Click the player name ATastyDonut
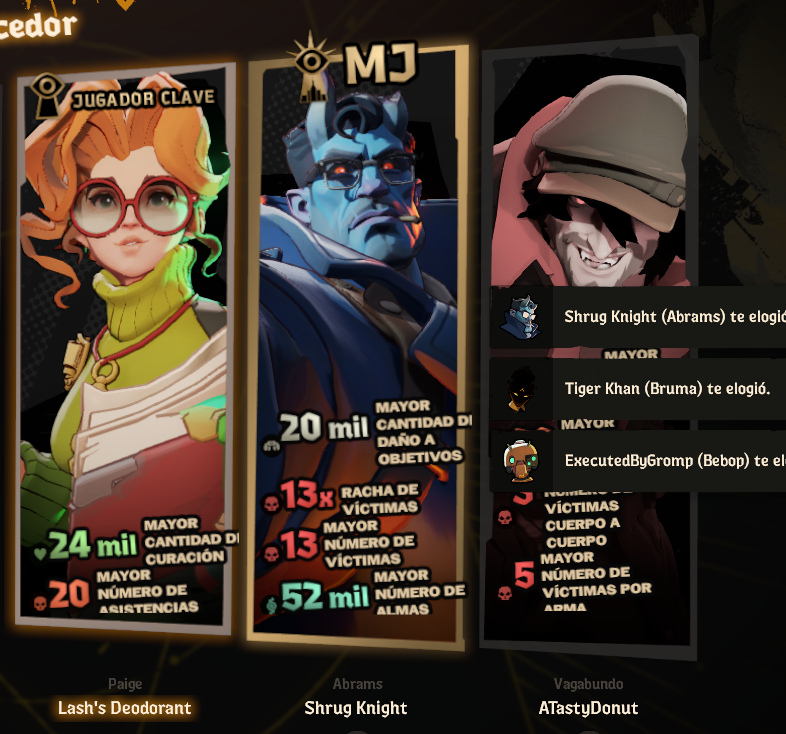Screen dimensions: 786x734 pos(588,708)
